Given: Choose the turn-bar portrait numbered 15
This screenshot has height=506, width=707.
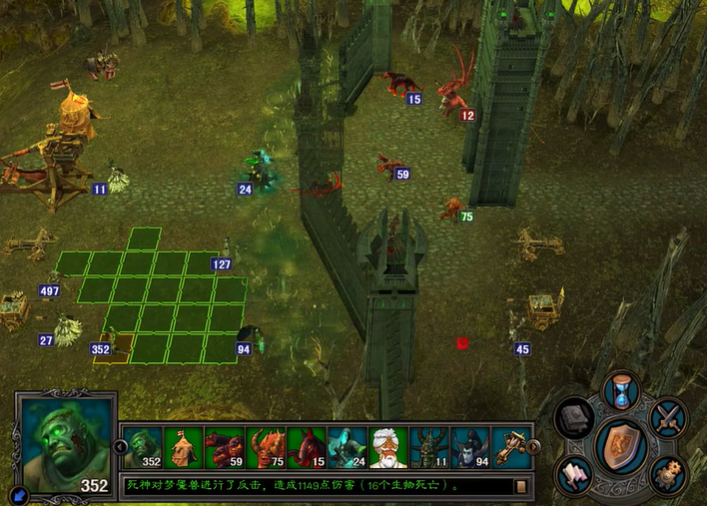Looking at the screenshot, I should click(x=307, y=448).
